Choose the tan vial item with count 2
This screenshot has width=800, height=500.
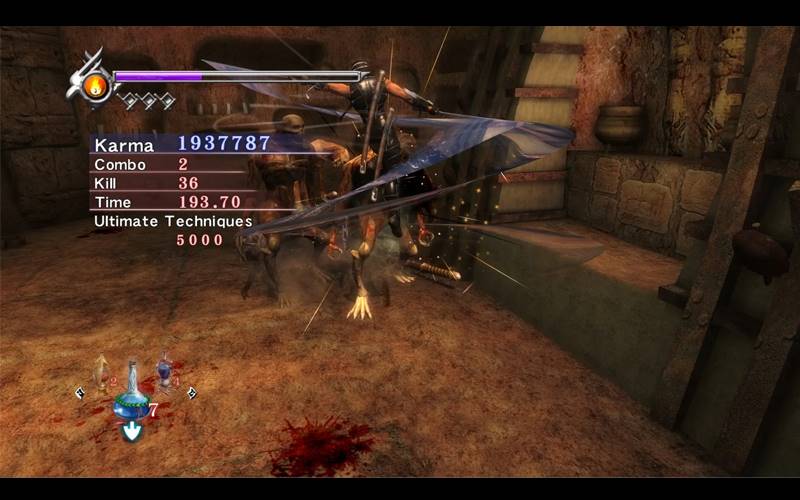pyautogui.click(x=100, y=371)
